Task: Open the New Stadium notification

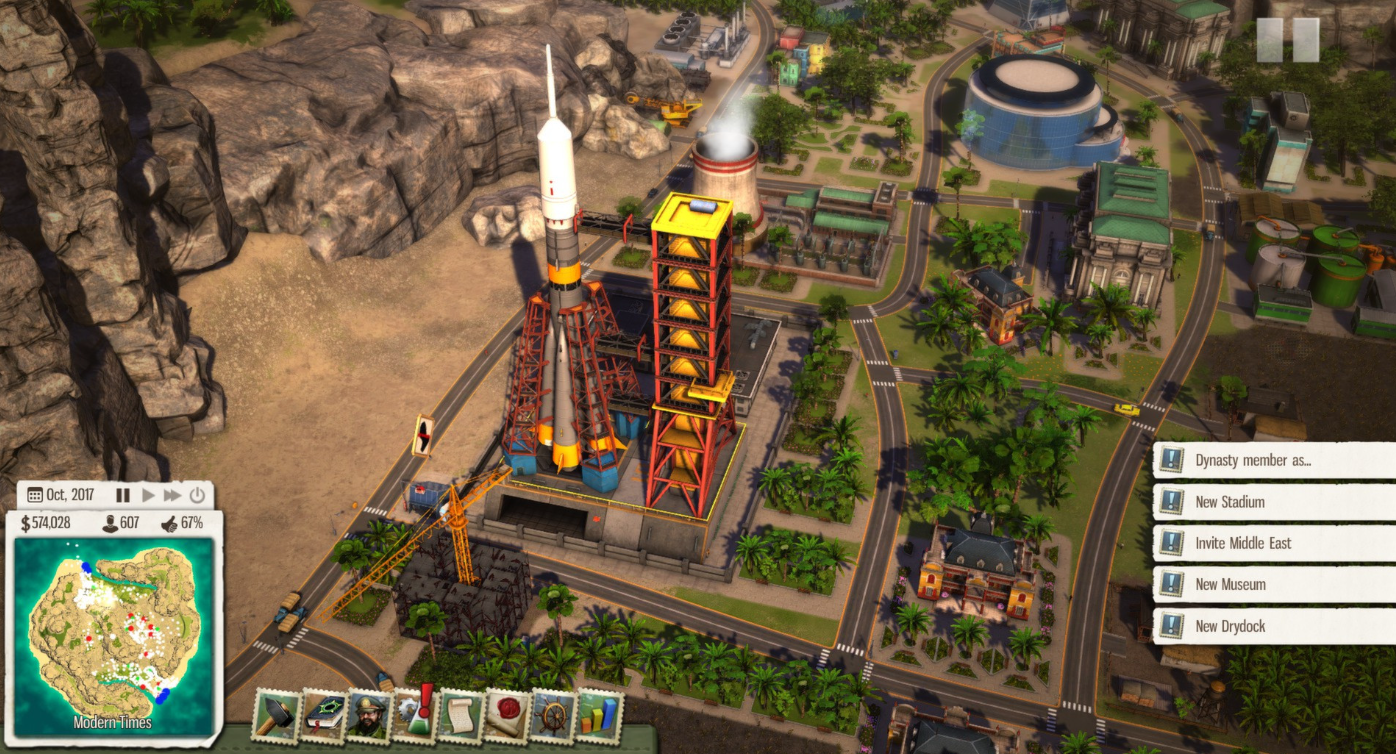Action: (x=1270, y=502)
